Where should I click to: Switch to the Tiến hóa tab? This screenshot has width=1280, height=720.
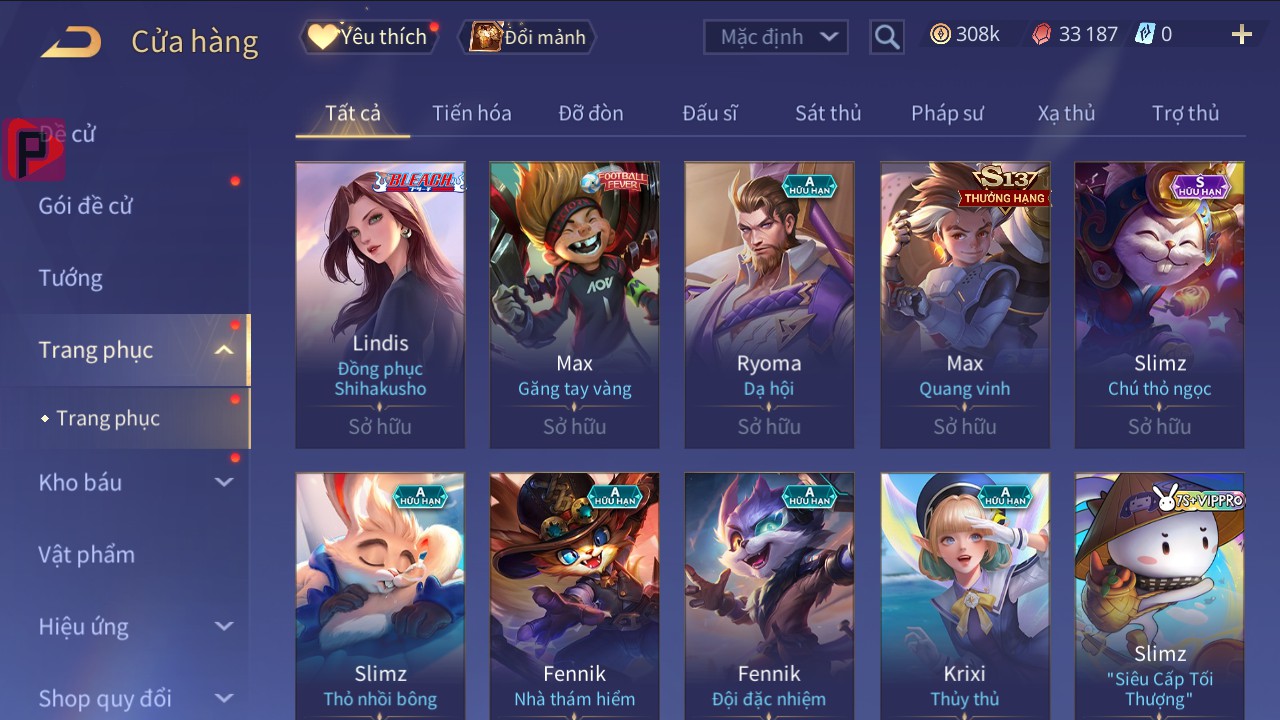point(471,113)
